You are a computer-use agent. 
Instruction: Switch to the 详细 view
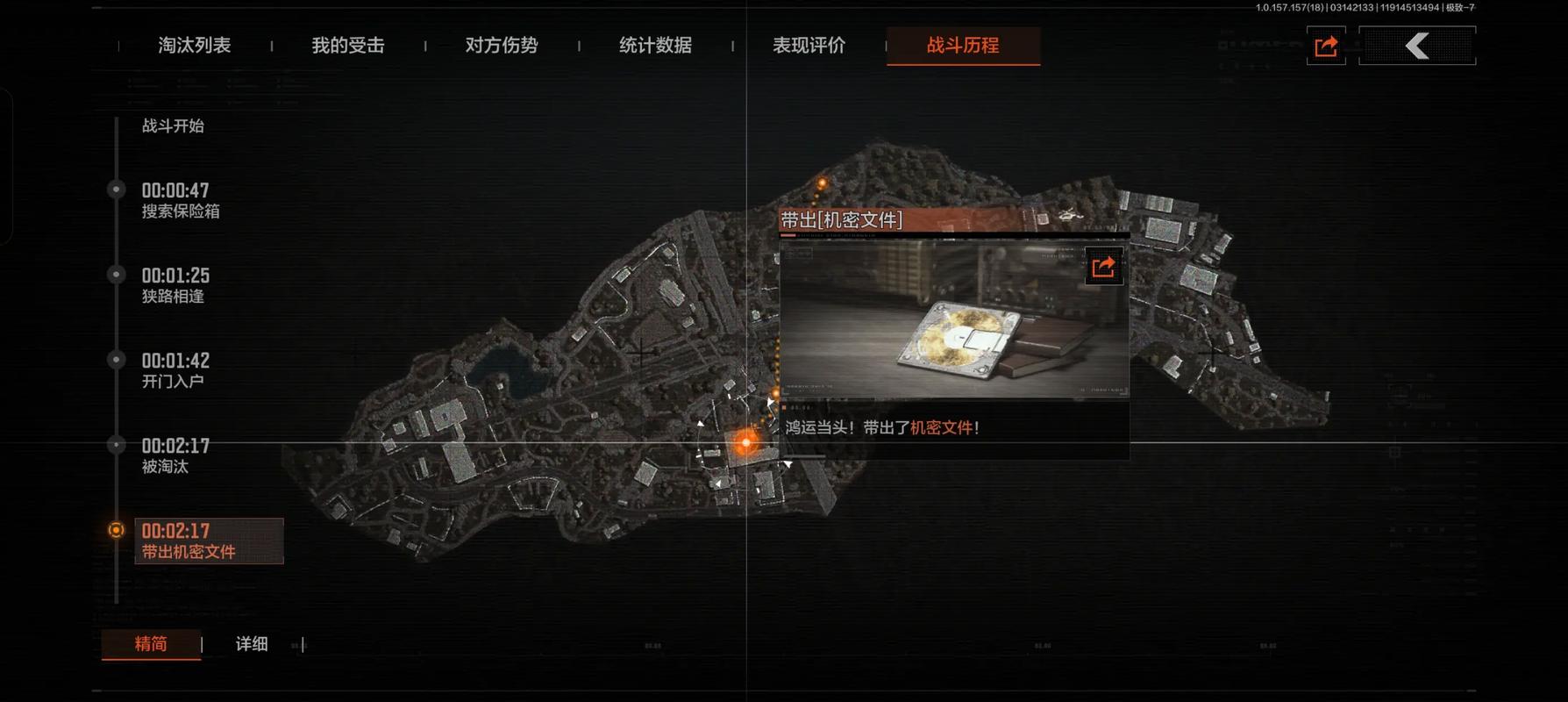(252, 644)
